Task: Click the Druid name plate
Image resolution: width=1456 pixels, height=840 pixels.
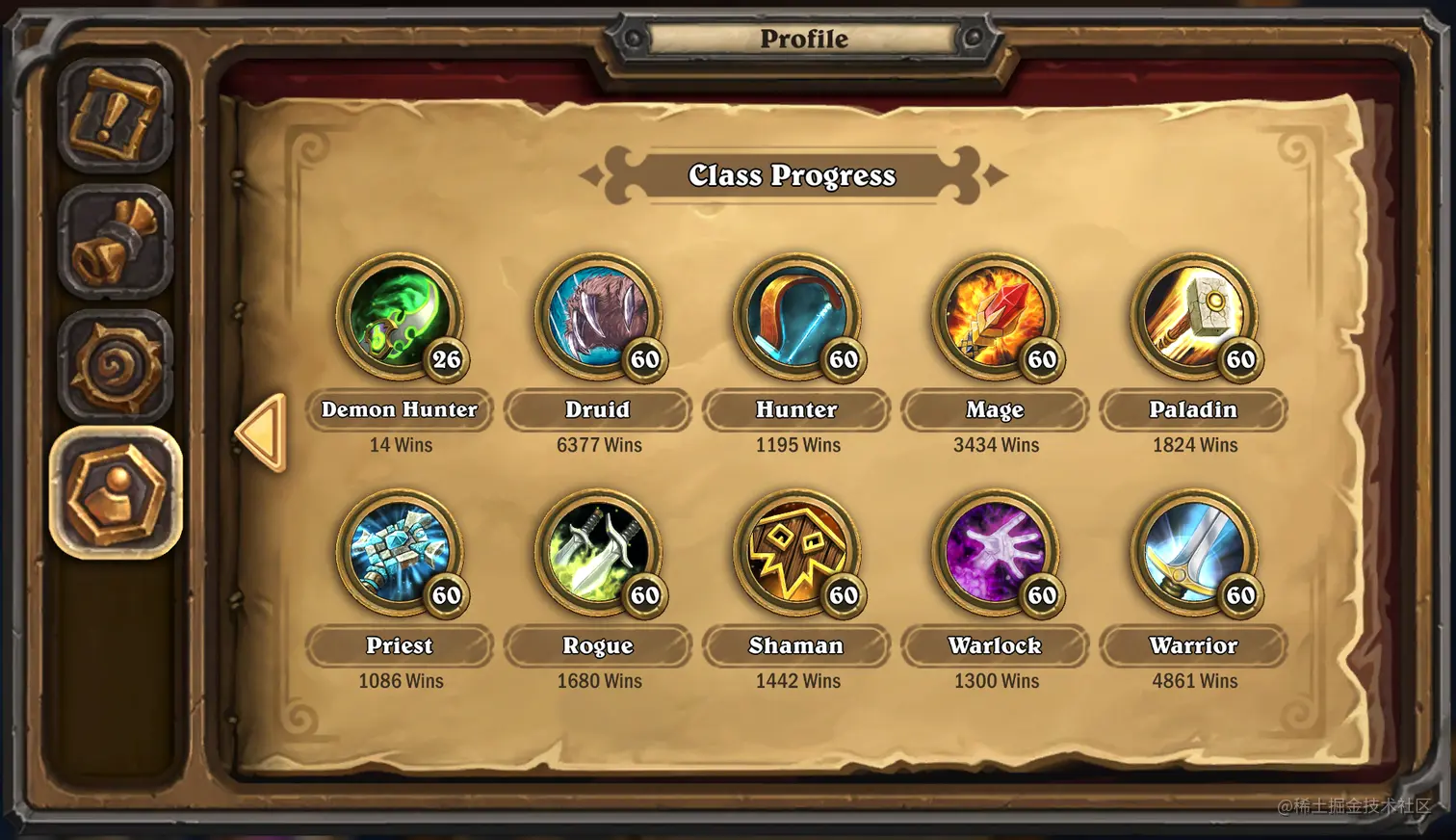Action: [x=598, y=409]
